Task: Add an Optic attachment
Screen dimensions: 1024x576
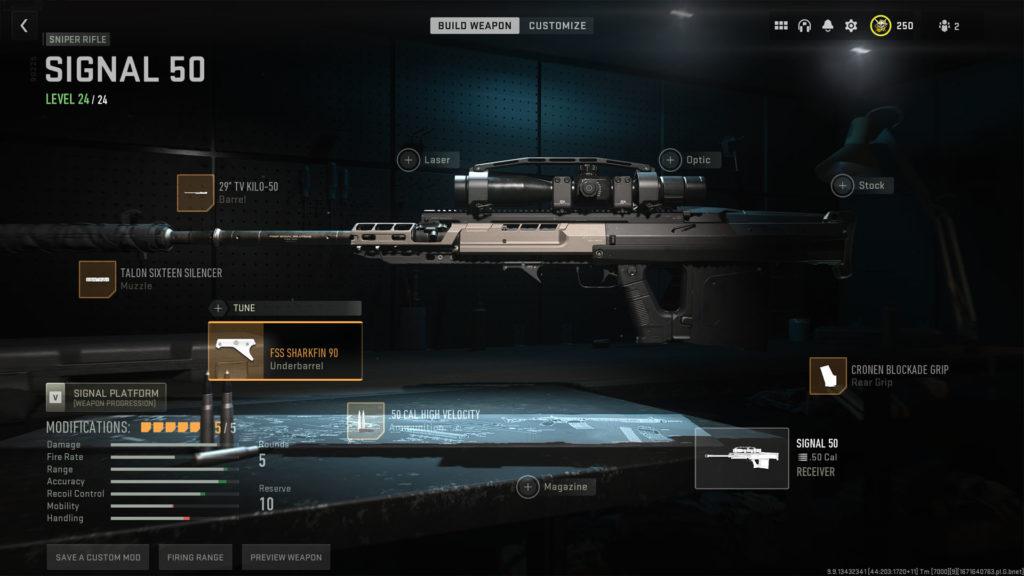Action: click(670, 160)
